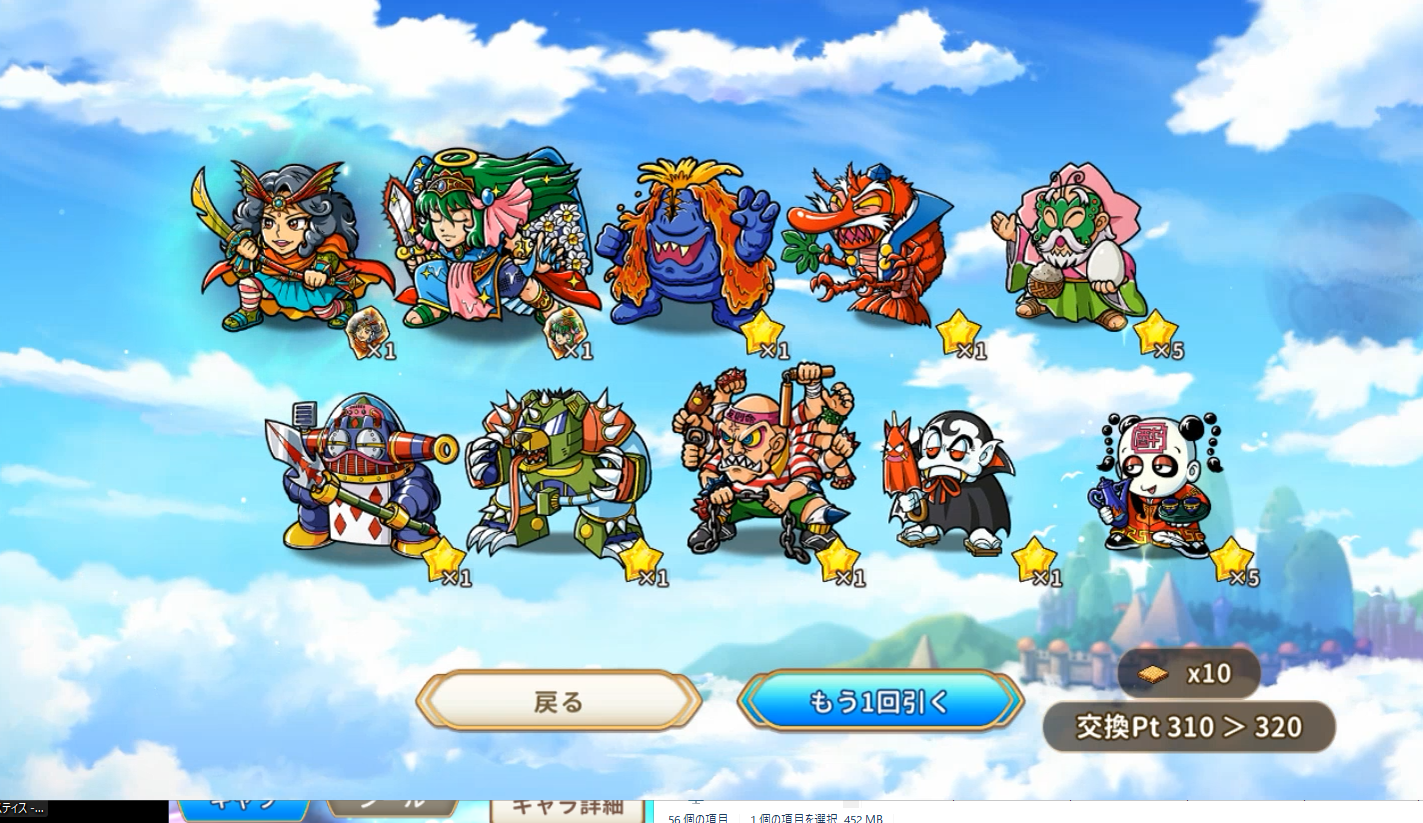Pull again with もう1回引く button

point(880,701)
